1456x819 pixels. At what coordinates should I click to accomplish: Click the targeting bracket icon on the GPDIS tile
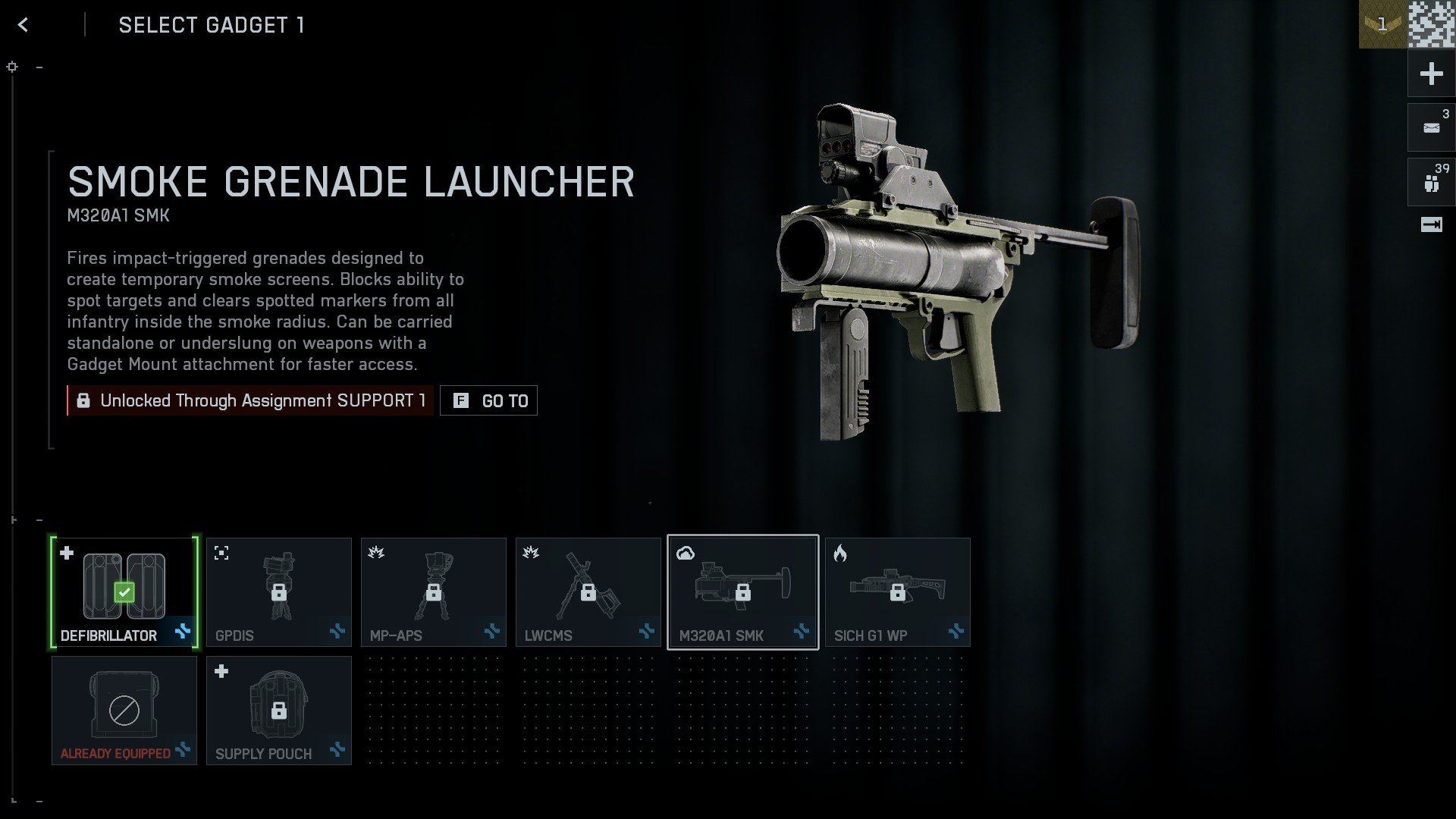(x=220, y=553)
